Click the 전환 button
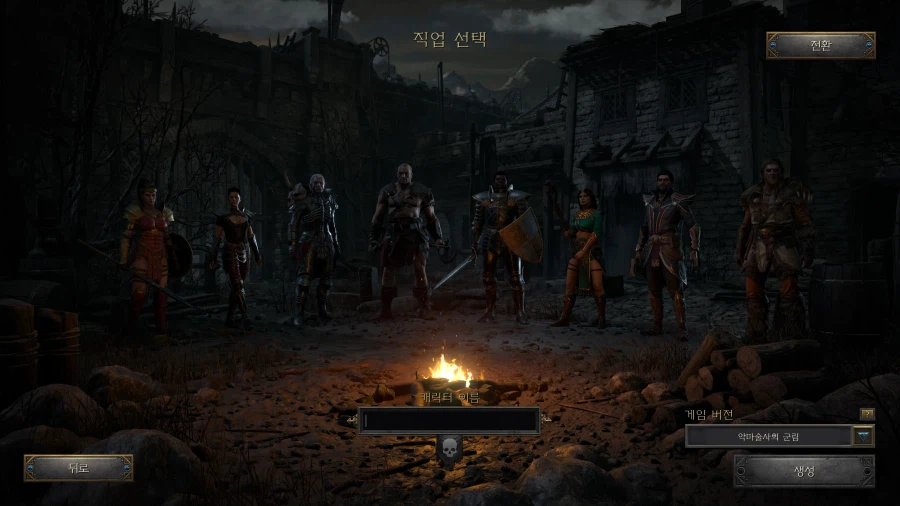Viewport: 900px width, 506px height. 820,45
